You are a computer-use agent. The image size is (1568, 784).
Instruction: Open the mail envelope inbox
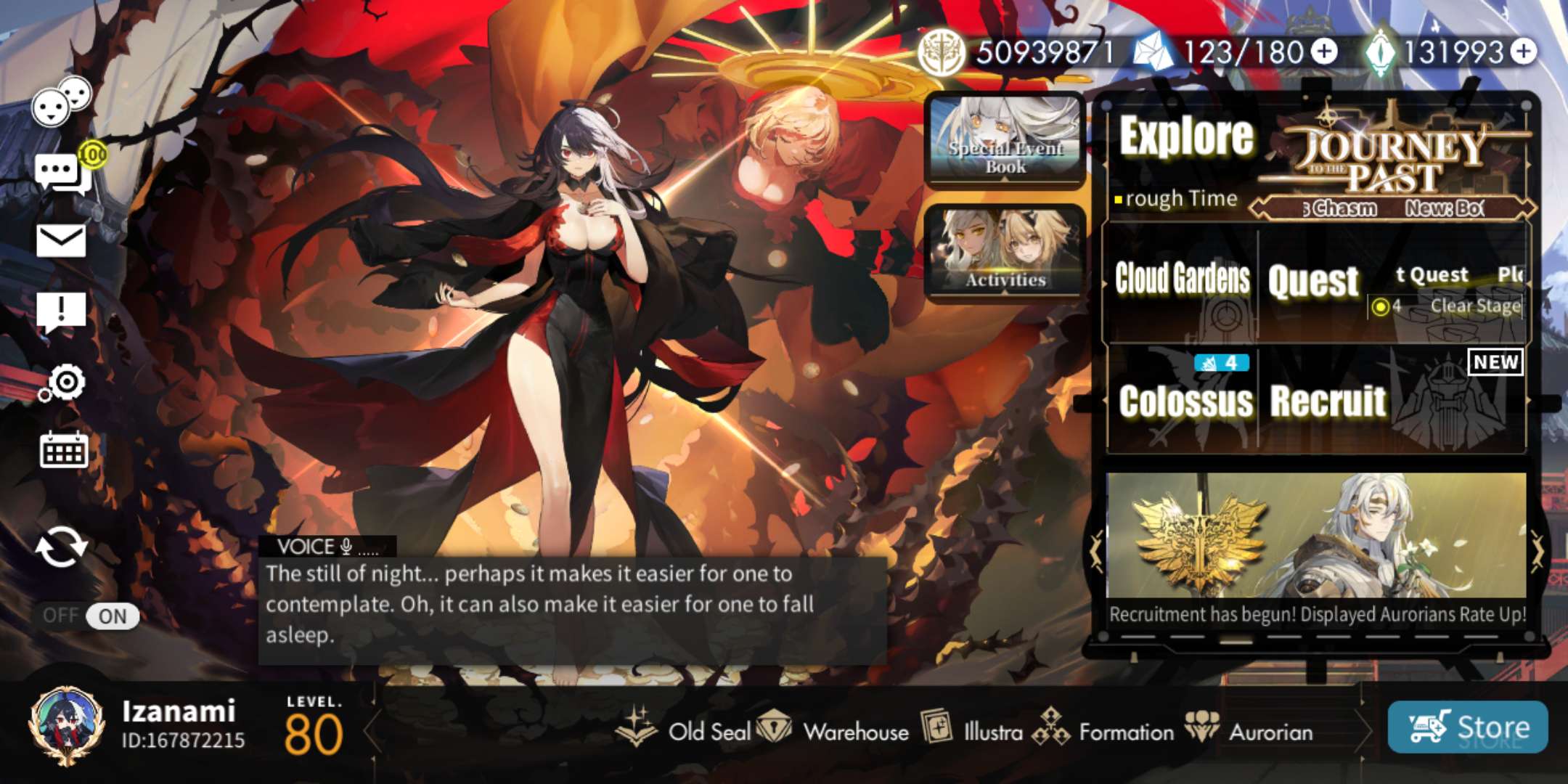(x=61, y=240)
